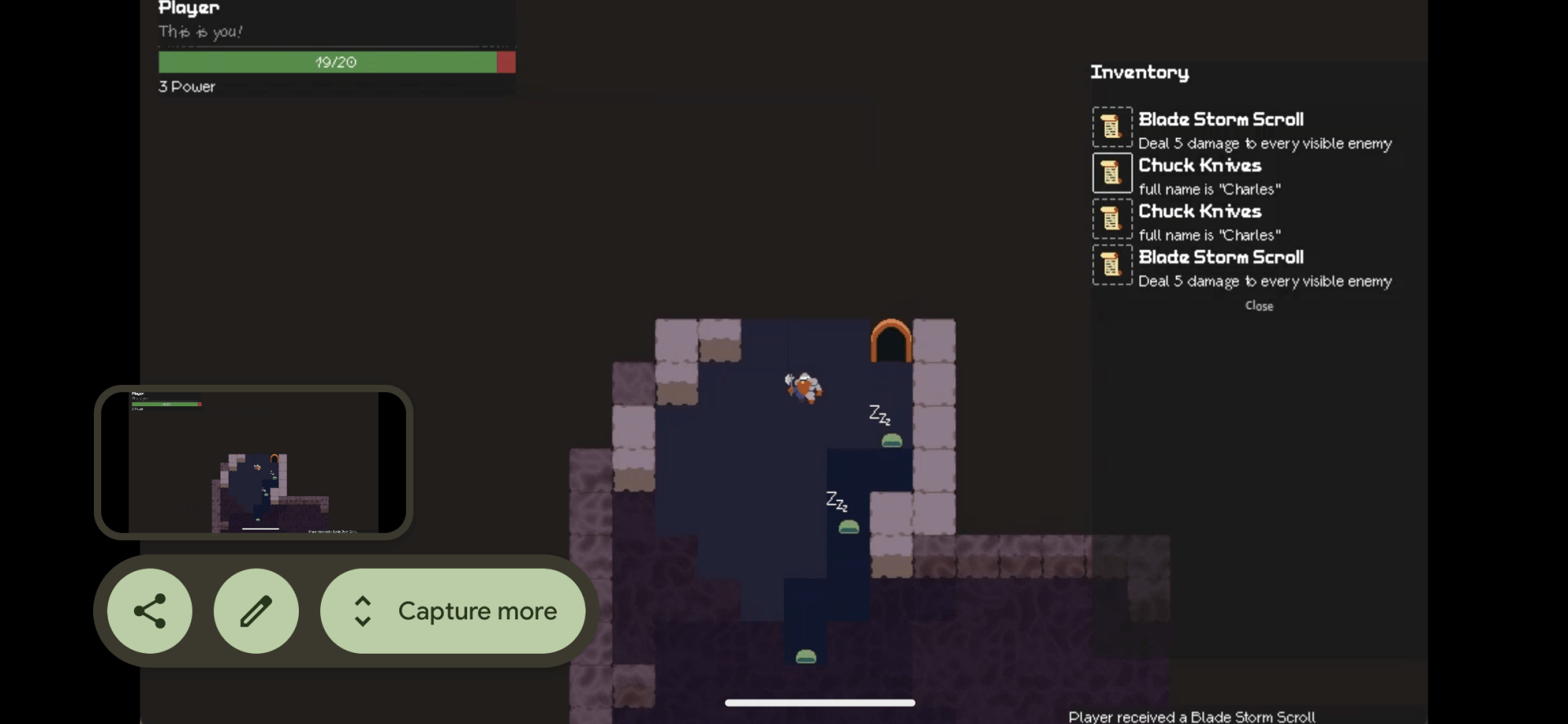Close the Inventory panel
Screen dimensions: 1568x724
[x=1258, y=306]
